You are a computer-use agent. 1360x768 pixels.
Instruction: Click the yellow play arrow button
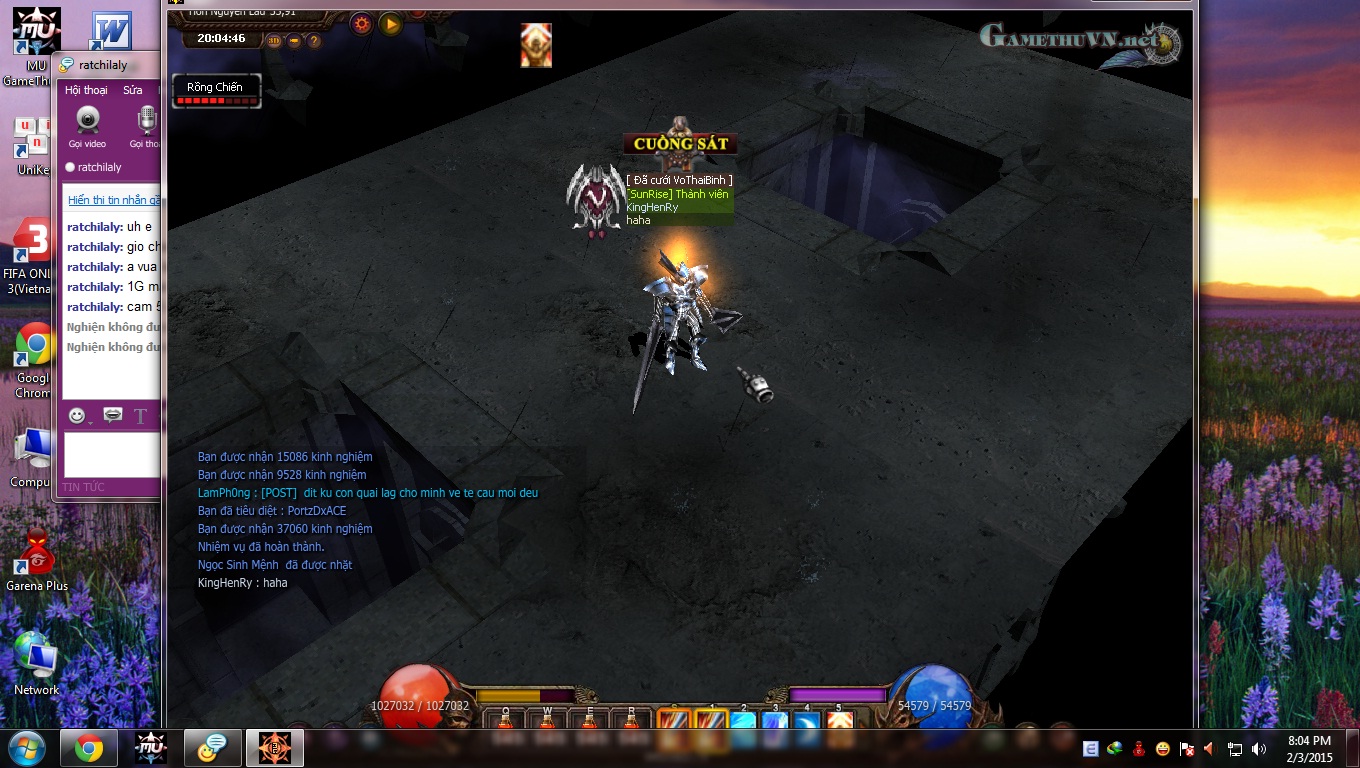pyautogui.click(x=391, y=24)
